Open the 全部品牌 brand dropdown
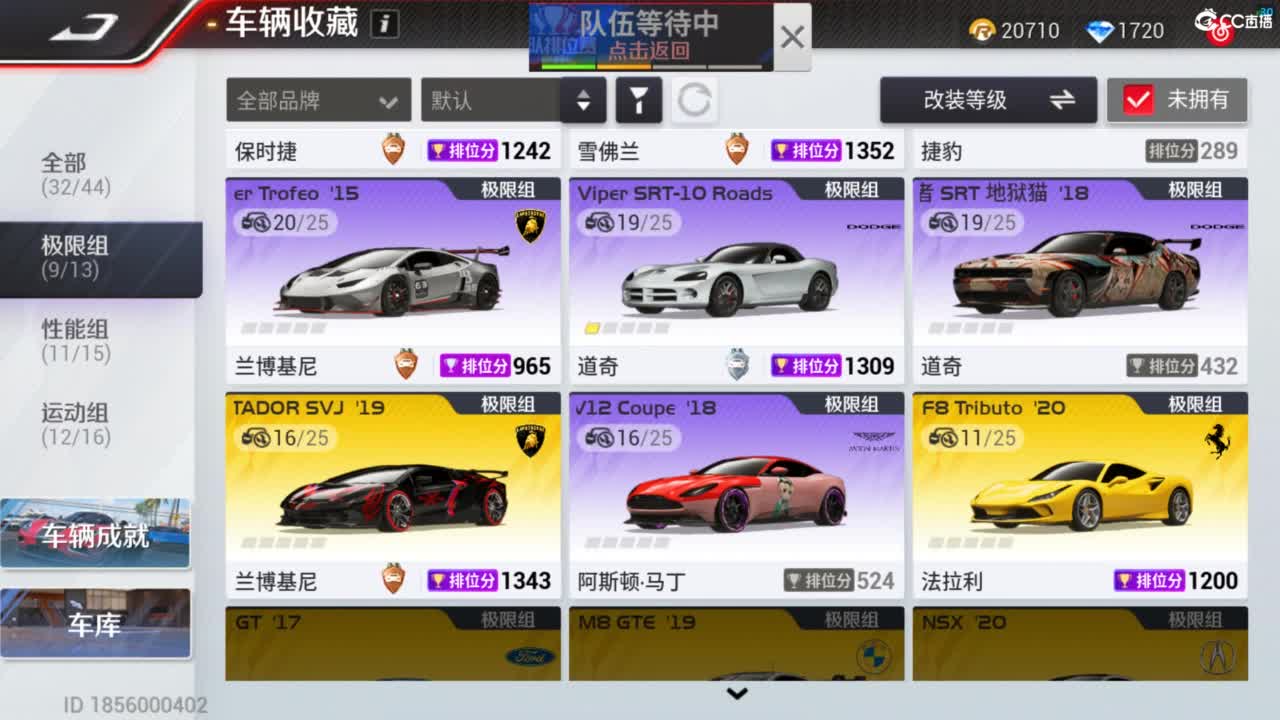Viewport: 1280px width, 720px height. [x=318, y=100]
